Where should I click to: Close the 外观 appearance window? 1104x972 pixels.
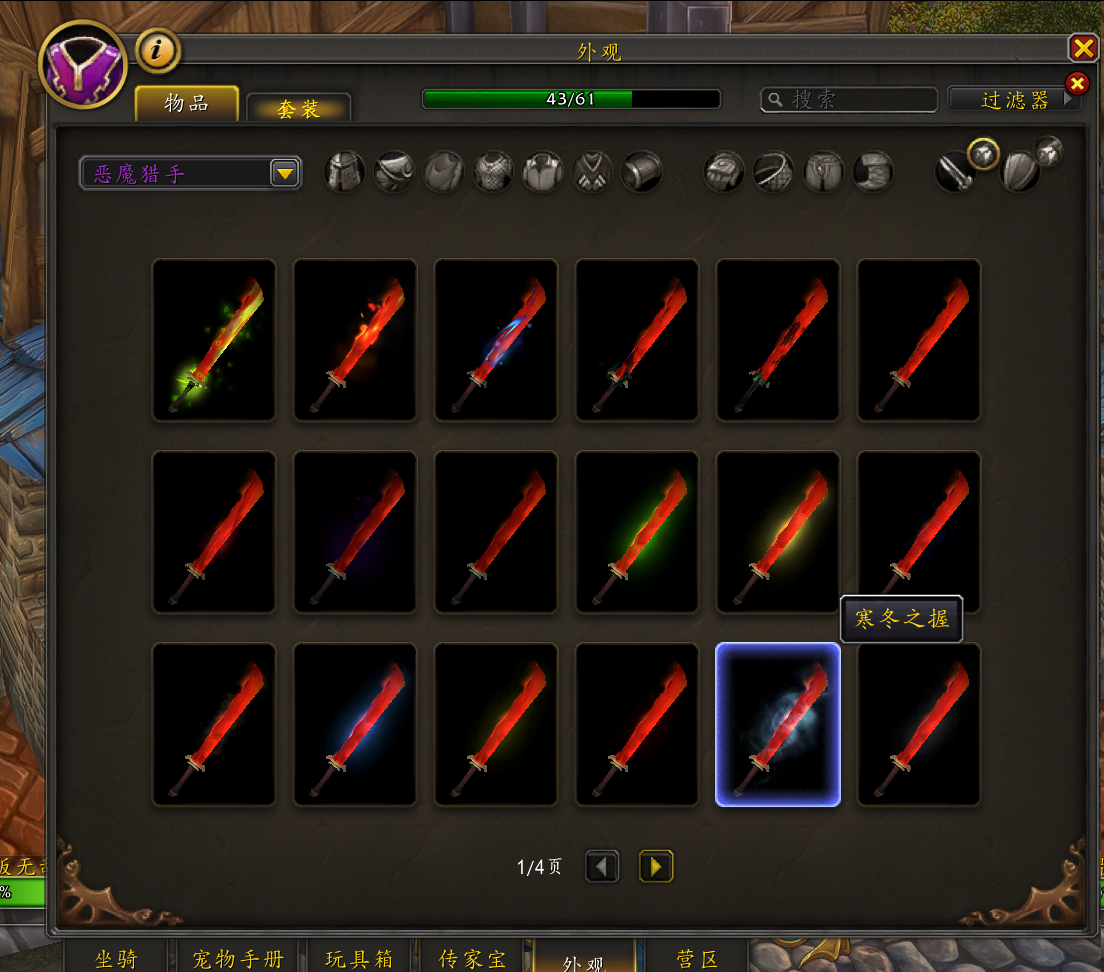click(1083, 48)
